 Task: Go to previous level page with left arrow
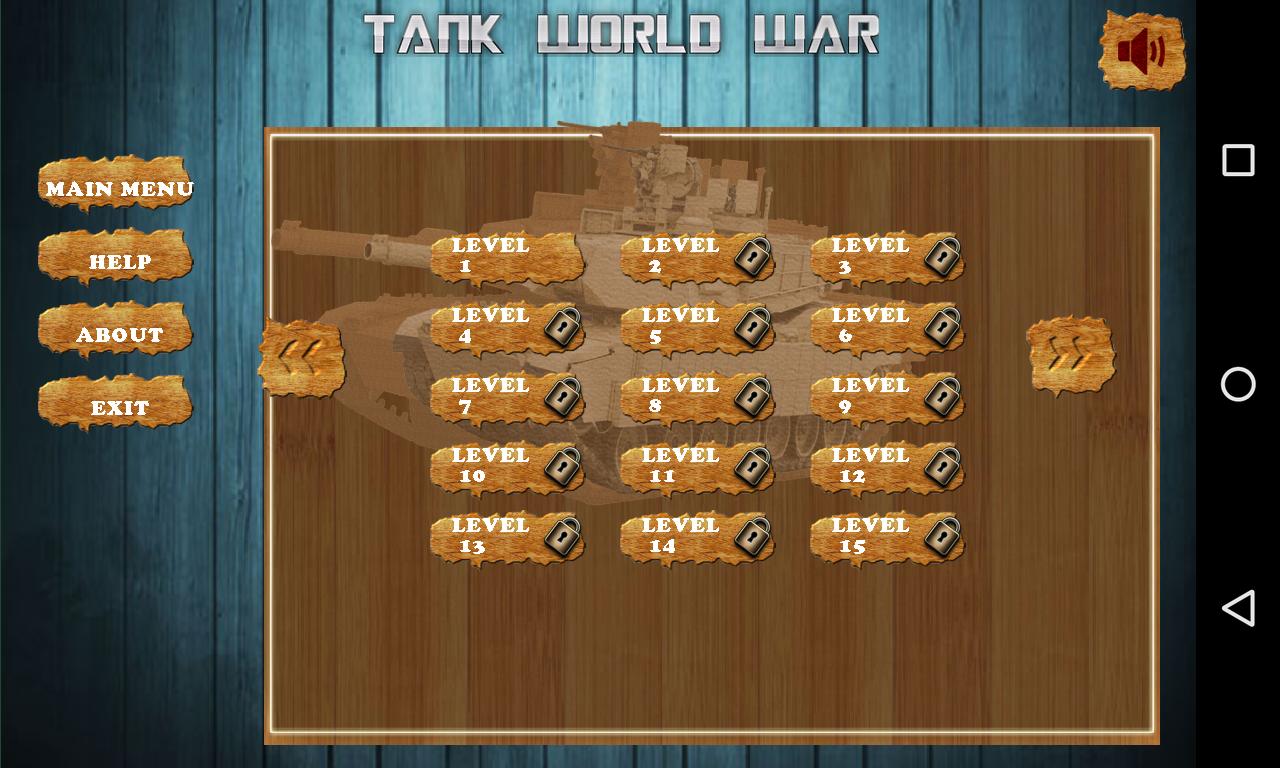click(x=302, y=358)
